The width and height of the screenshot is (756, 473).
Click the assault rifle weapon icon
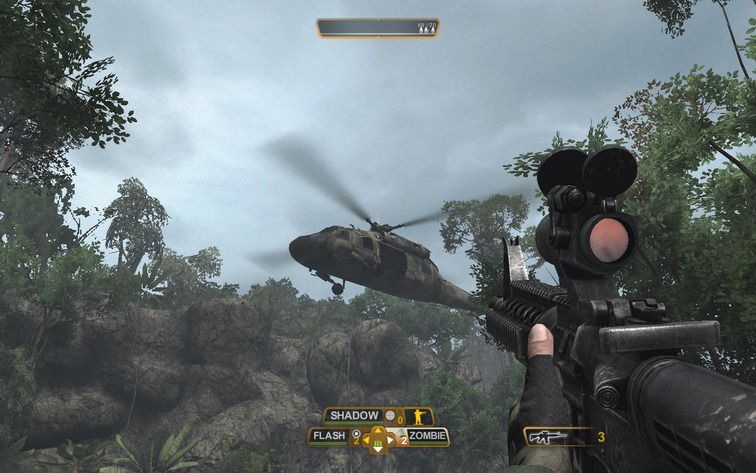coord(547,436)
